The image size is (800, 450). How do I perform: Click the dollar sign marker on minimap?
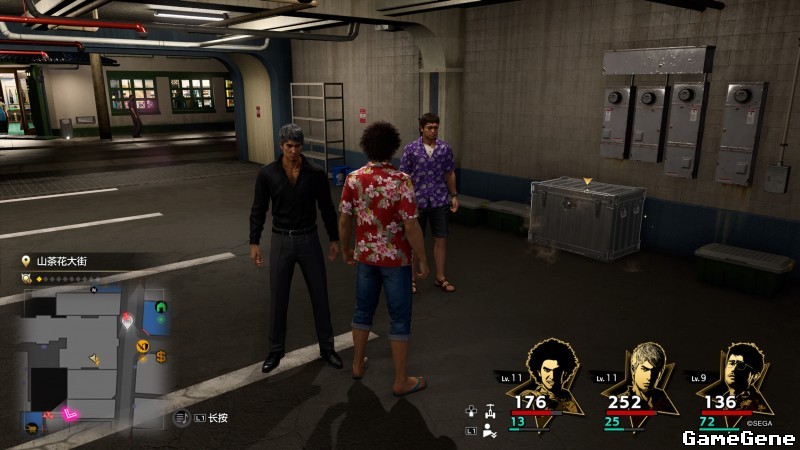tap(161, 356)
